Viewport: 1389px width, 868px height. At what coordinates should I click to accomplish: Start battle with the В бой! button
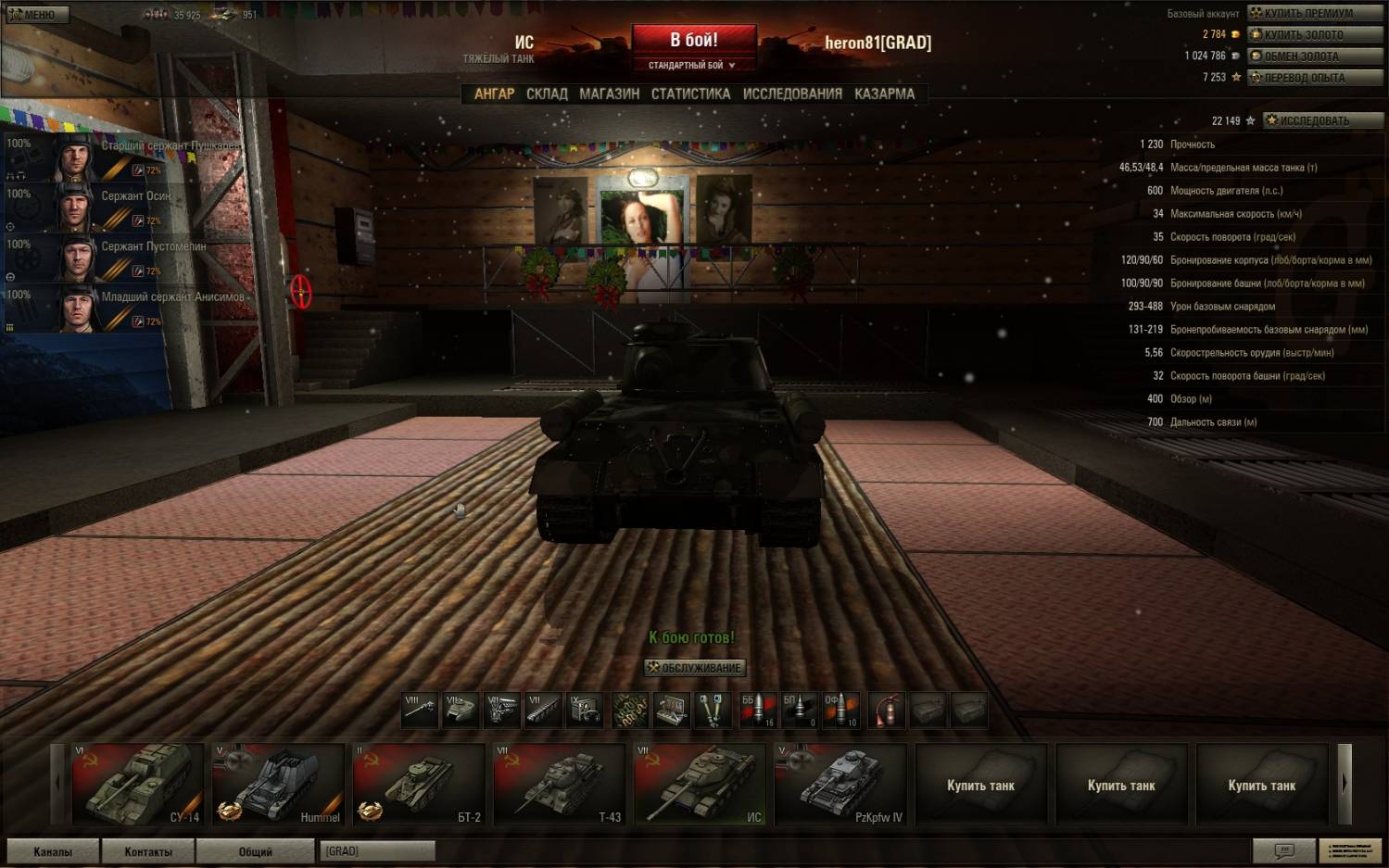point(694,40)
